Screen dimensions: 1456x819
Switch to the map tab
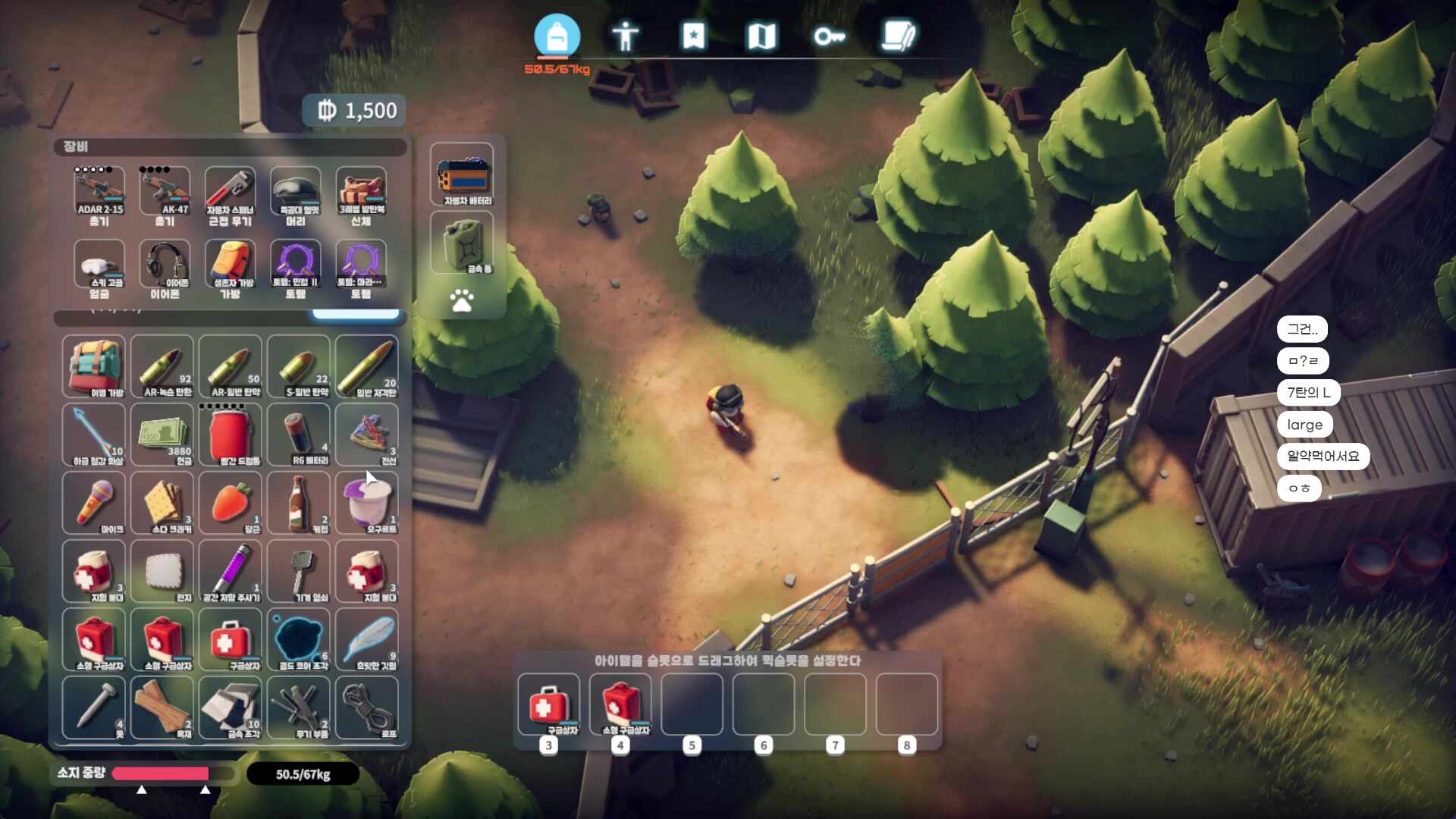pos(761,36)
